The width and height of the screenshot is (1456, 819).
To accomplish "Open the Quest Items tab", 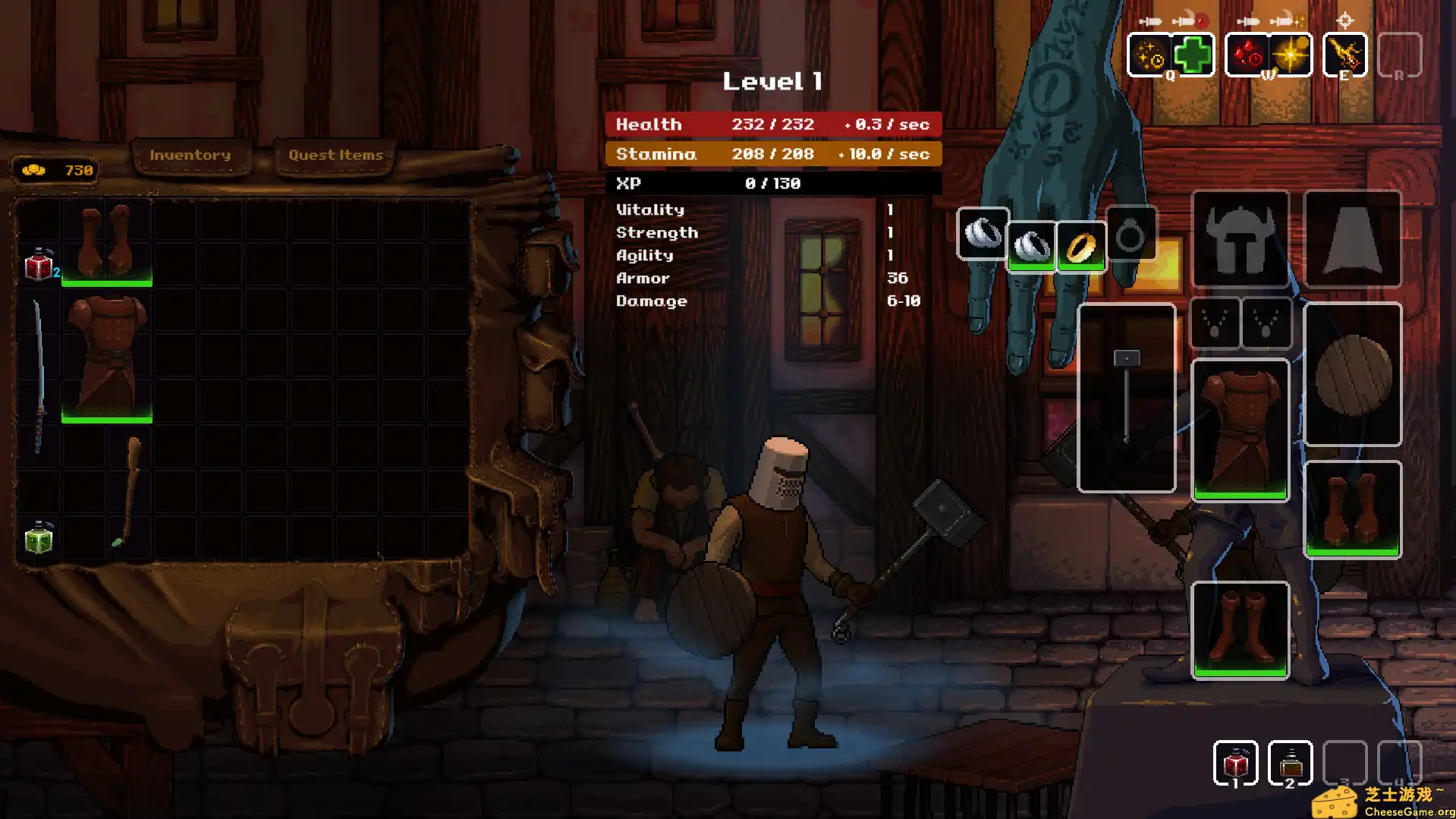I will (335, 156).
